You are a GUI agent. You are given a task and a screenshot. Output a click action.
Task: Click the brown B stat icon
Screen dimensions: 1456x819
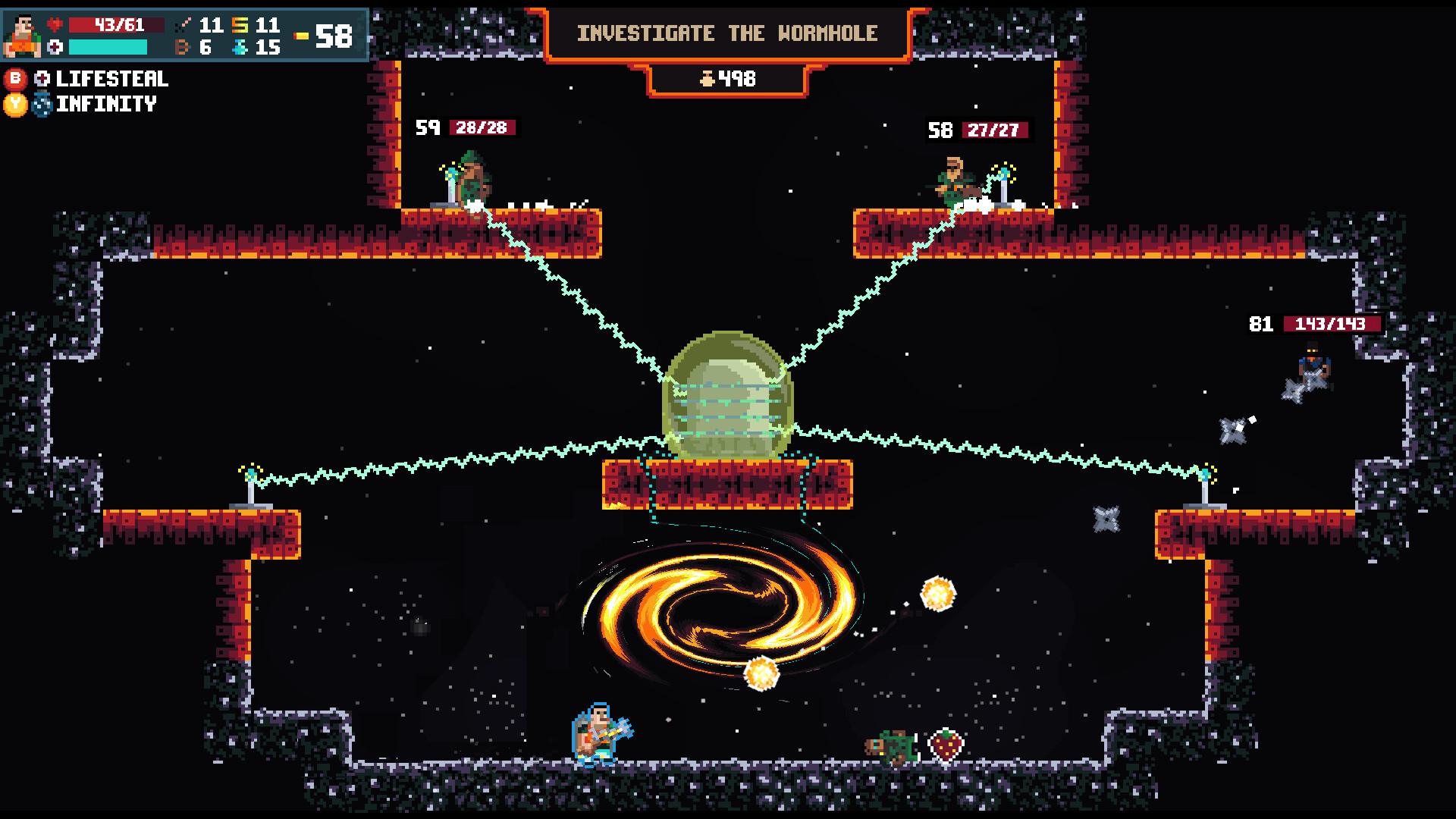click(x=183, y=47)
